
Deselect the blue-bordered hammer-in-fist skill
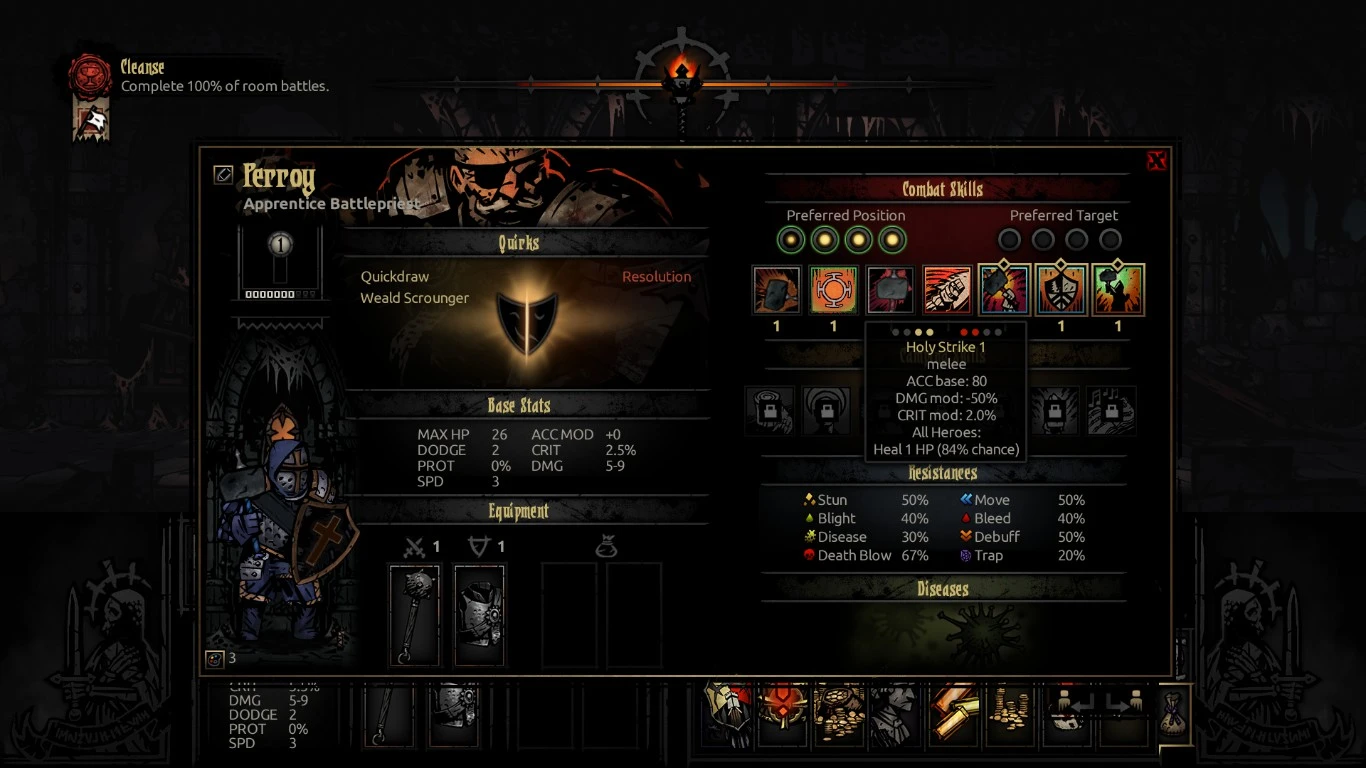coord(1004,290)
